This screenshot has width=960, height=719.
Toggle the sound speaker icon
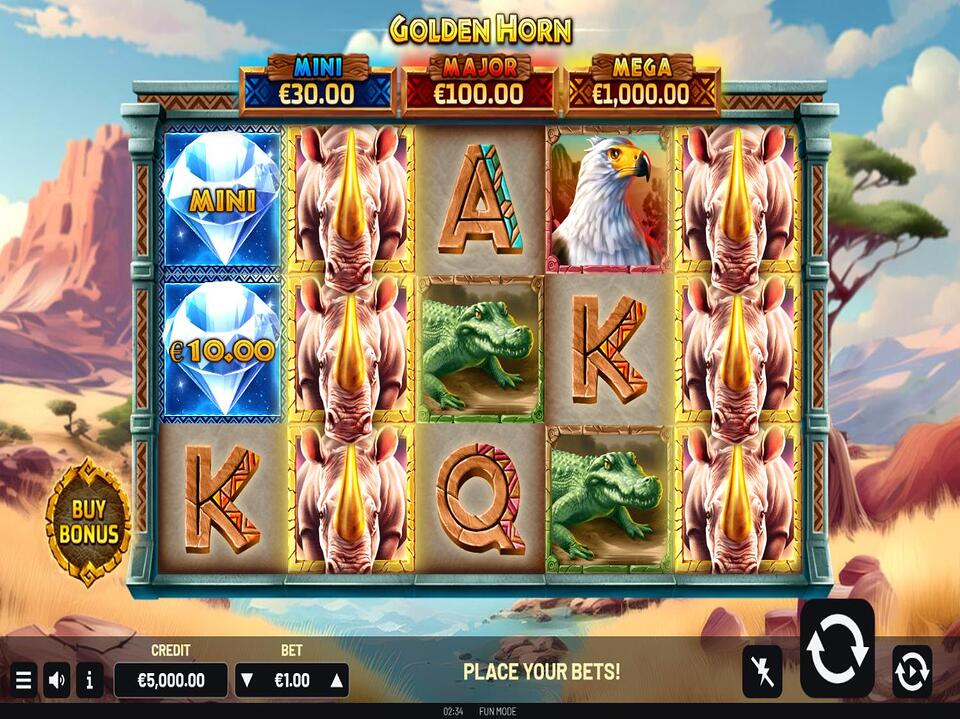point(57,681)
